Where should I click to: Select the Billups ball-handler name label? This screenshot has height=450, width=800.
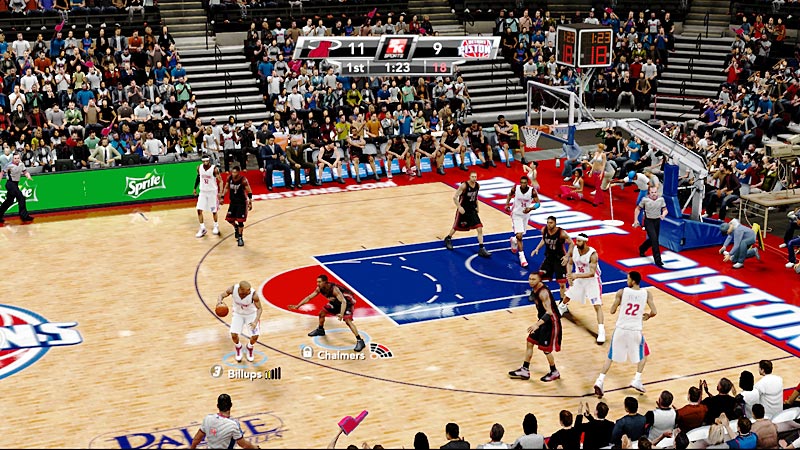[x=244, y=373]
